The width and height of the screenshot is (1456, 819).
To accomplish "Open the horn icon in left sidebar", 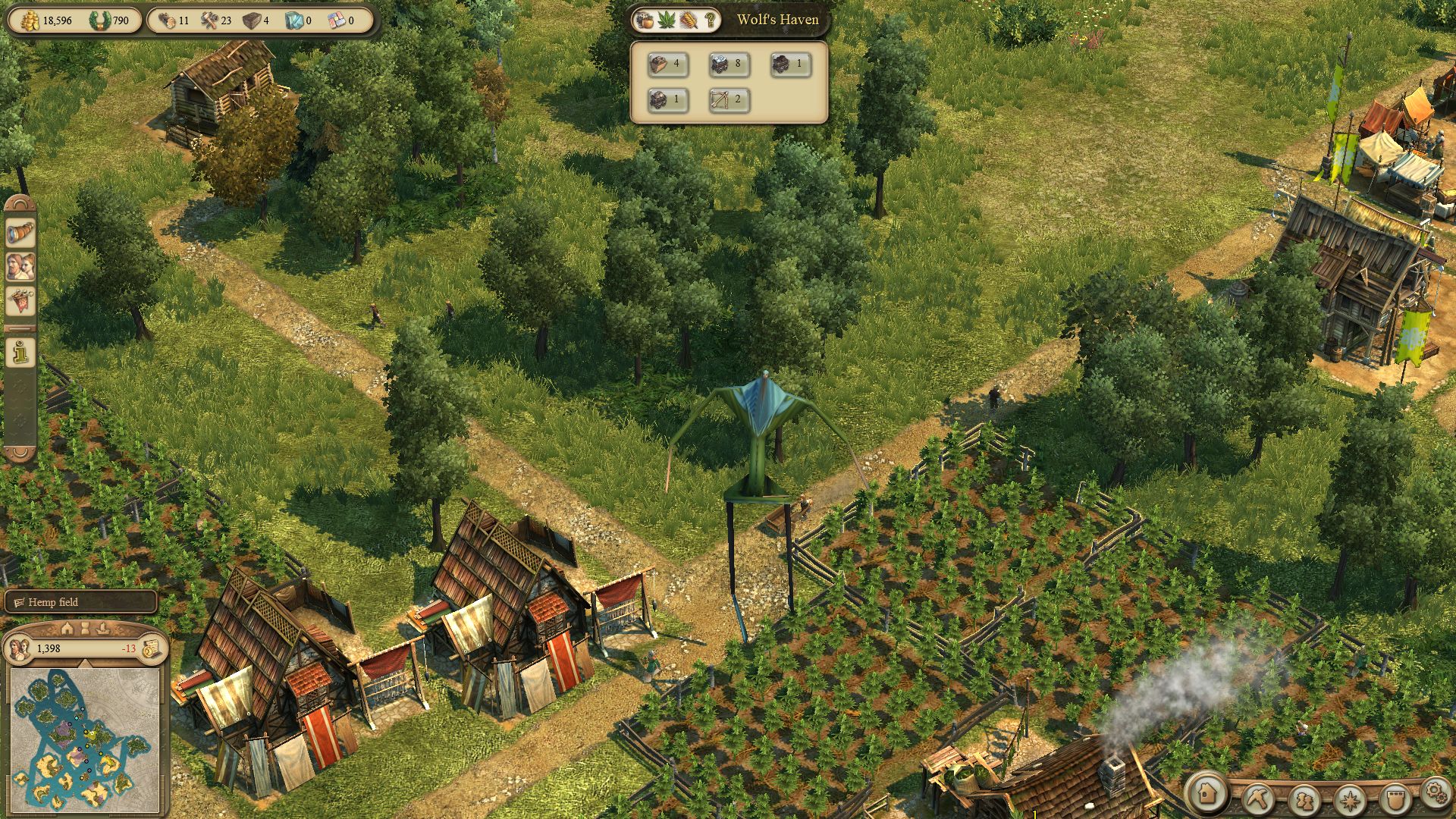I will tap(20, 233).
